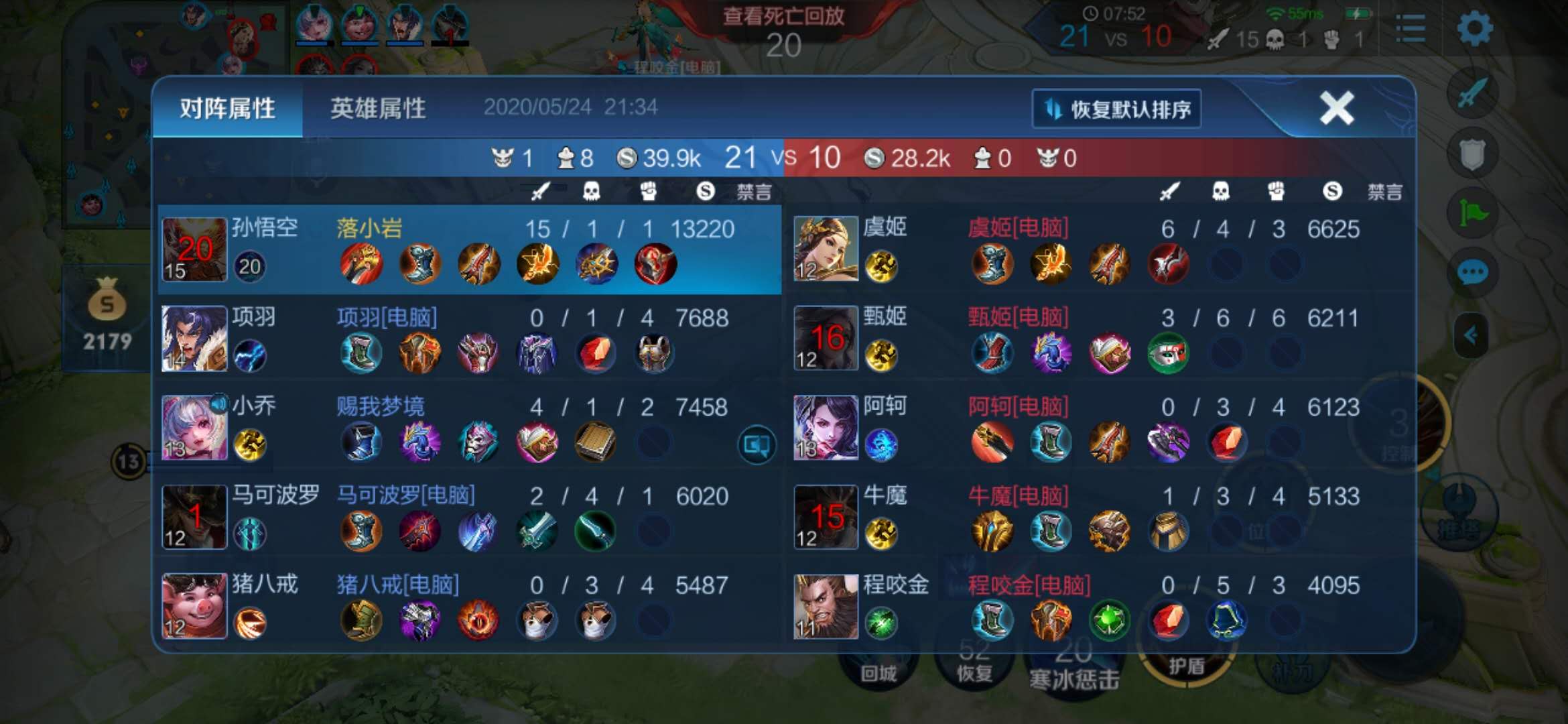Select the 孙悟空 player row portrait
Image resolution: width=1568 pixels, height=724 pixels.
194,249
